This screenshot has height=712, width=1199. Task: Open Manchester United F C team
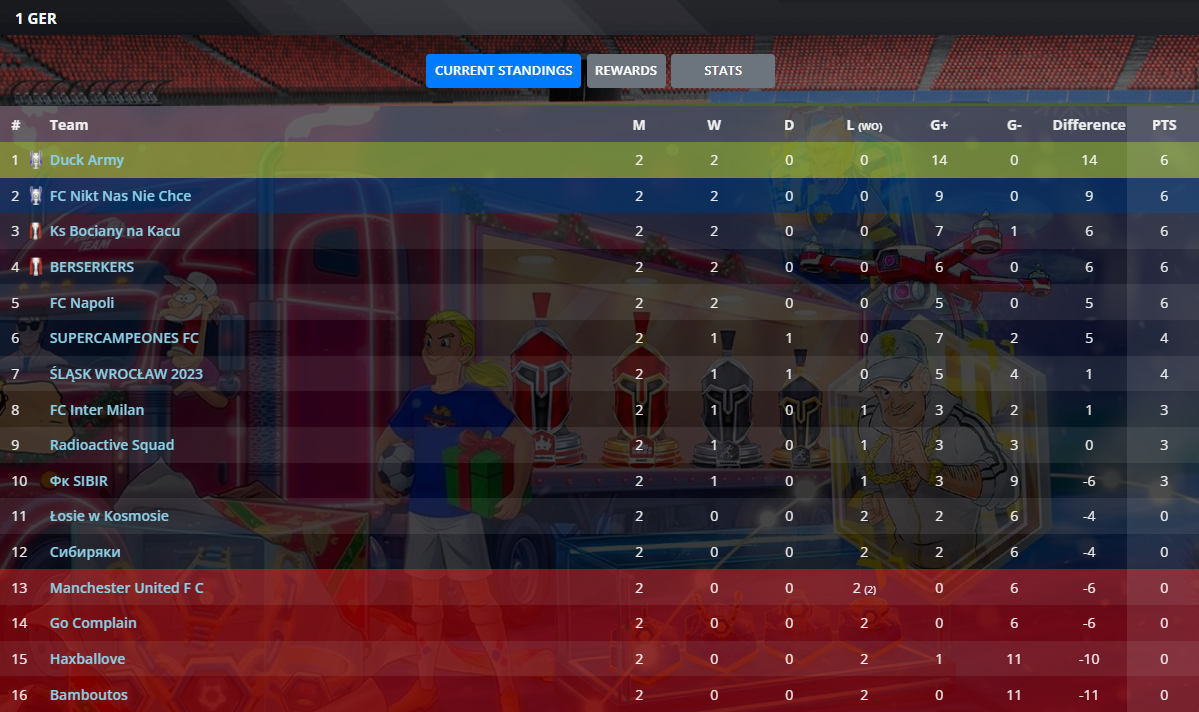point(126,588)
